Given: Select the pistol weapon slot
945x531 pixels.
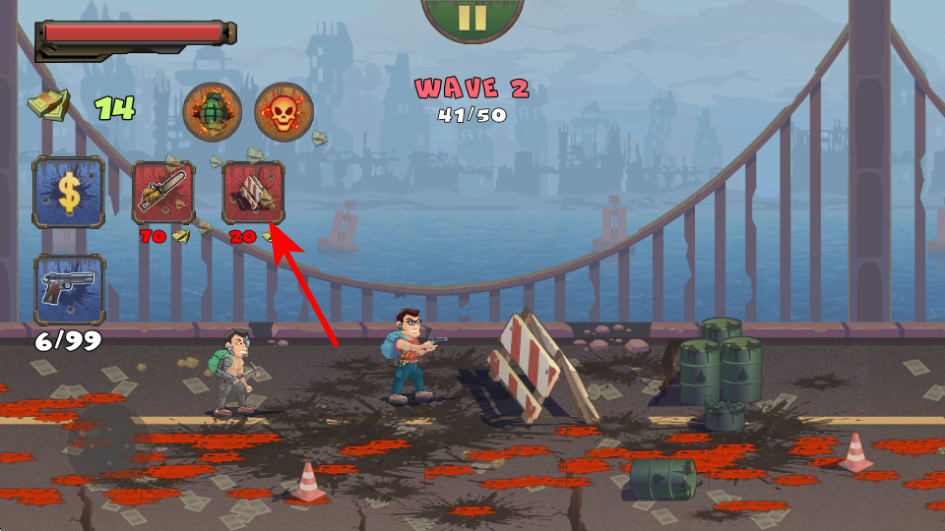Looking at the screenshot, I should [69, 290].
